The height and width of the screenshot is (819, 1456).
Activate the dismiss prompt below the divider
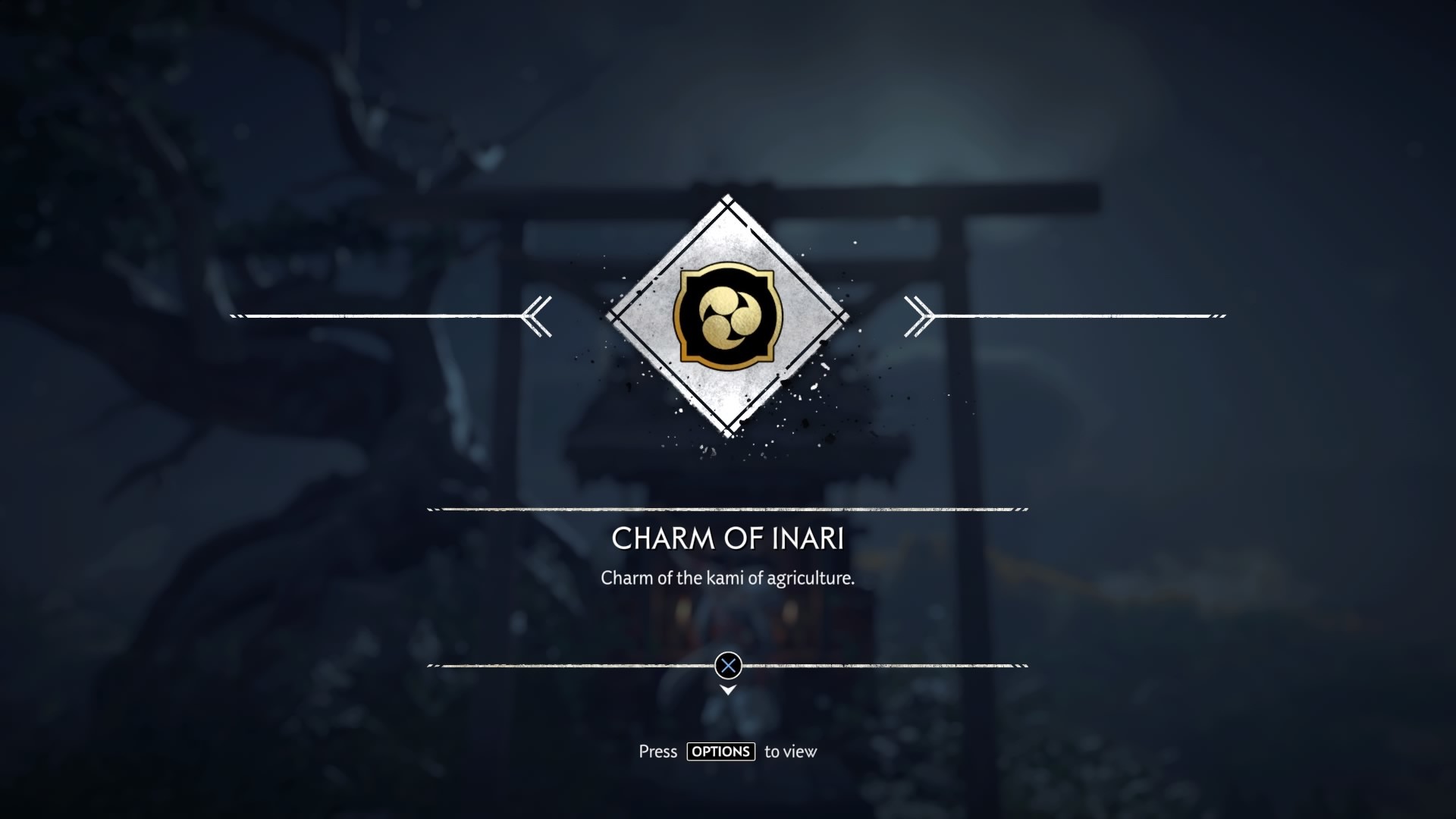coord(729,667)
